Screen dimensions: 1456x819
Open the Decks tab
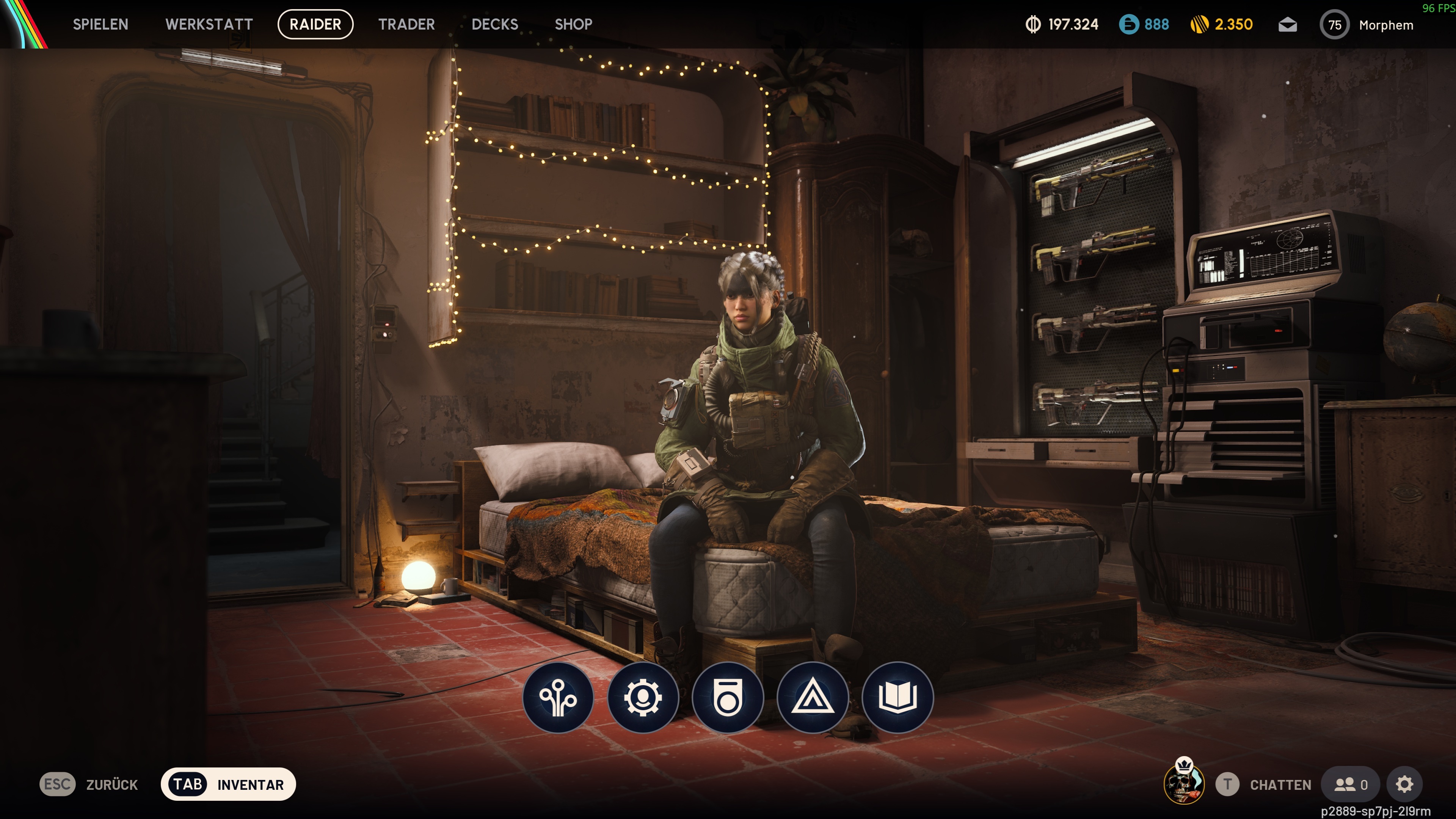point(494,24)
